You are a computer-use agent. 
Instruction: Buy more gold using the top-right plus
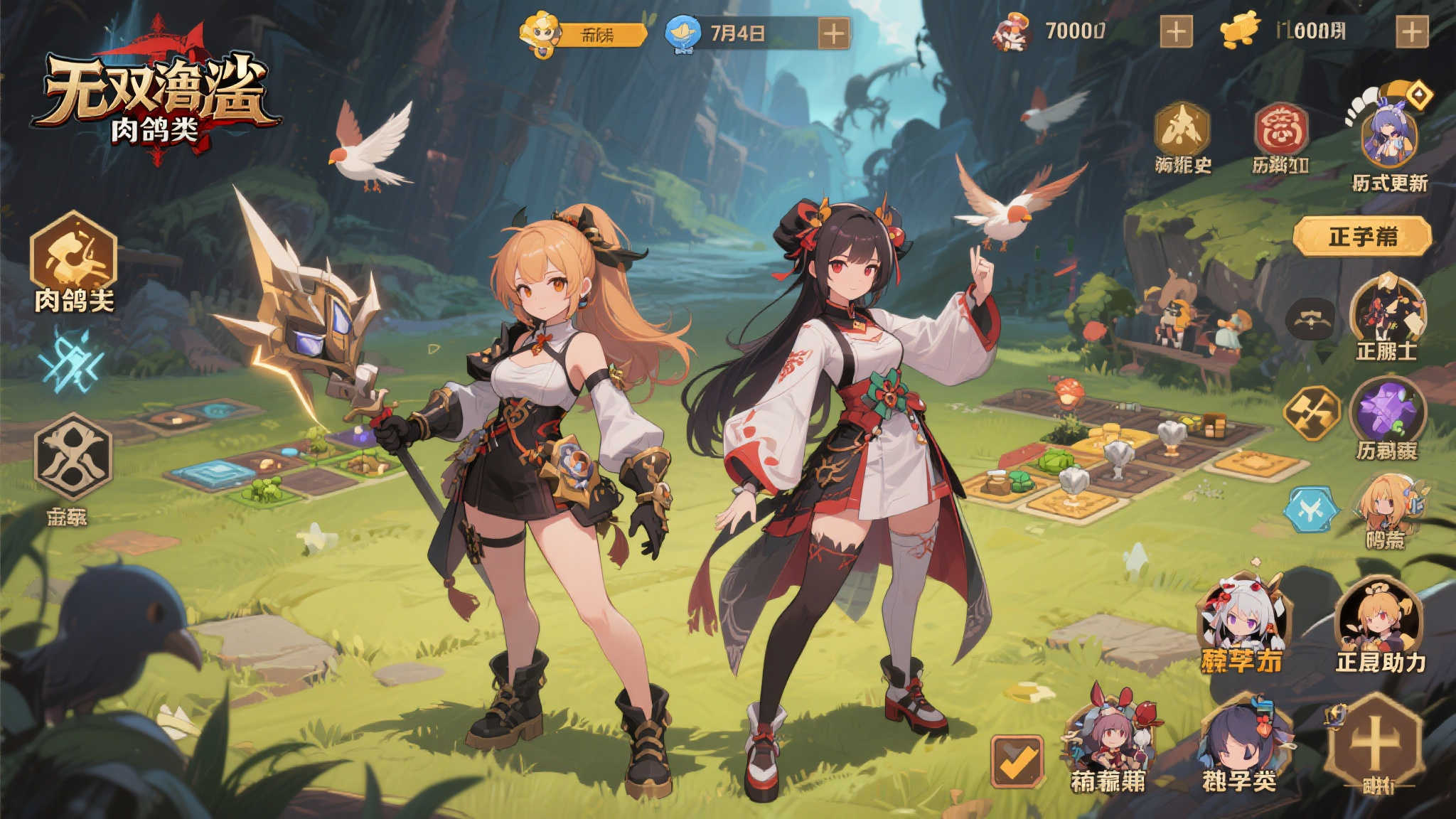1412,32
